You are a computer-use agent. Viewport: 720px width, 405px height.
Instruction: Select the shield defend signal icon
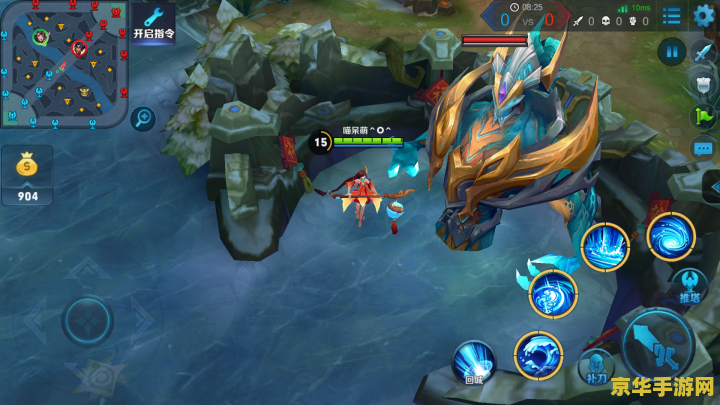point(703,83)
